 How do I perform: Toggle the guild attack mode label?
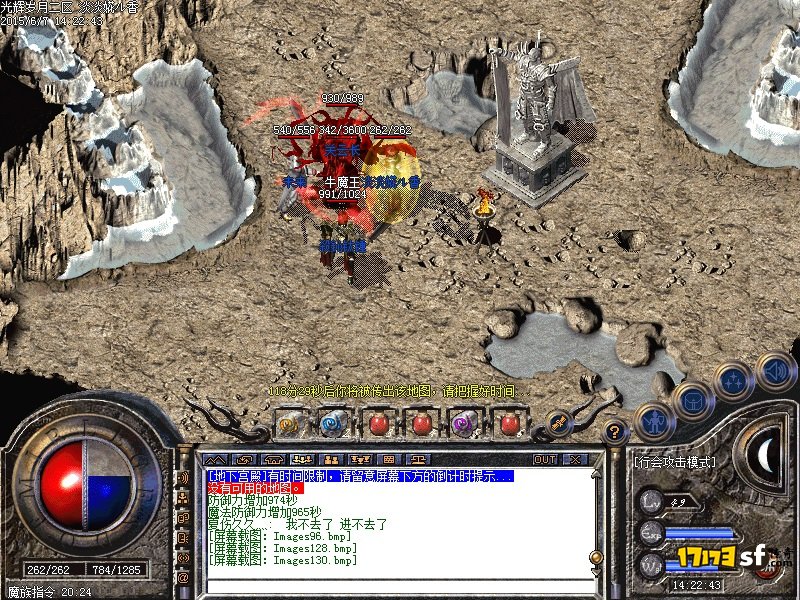[676, 462]
